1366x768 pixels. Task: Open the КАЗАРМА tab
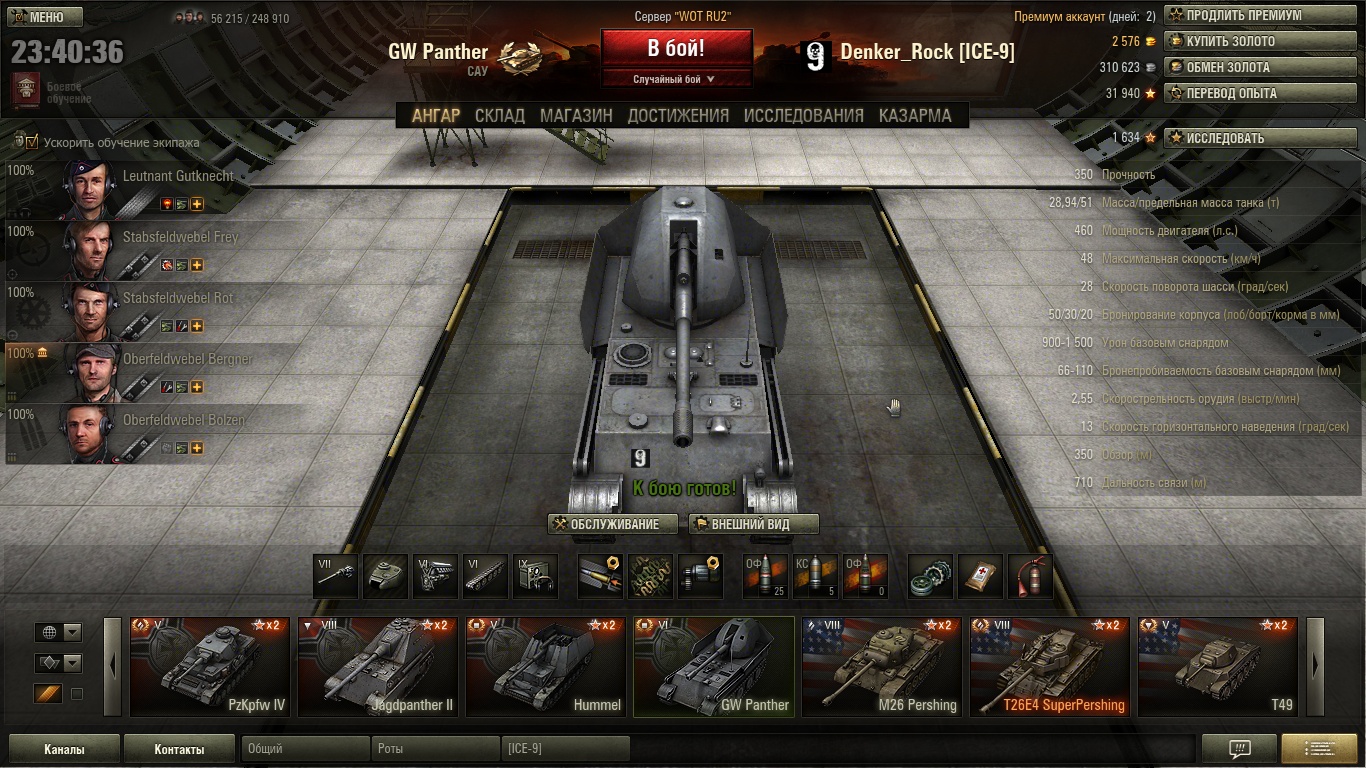tap(915, 115)
